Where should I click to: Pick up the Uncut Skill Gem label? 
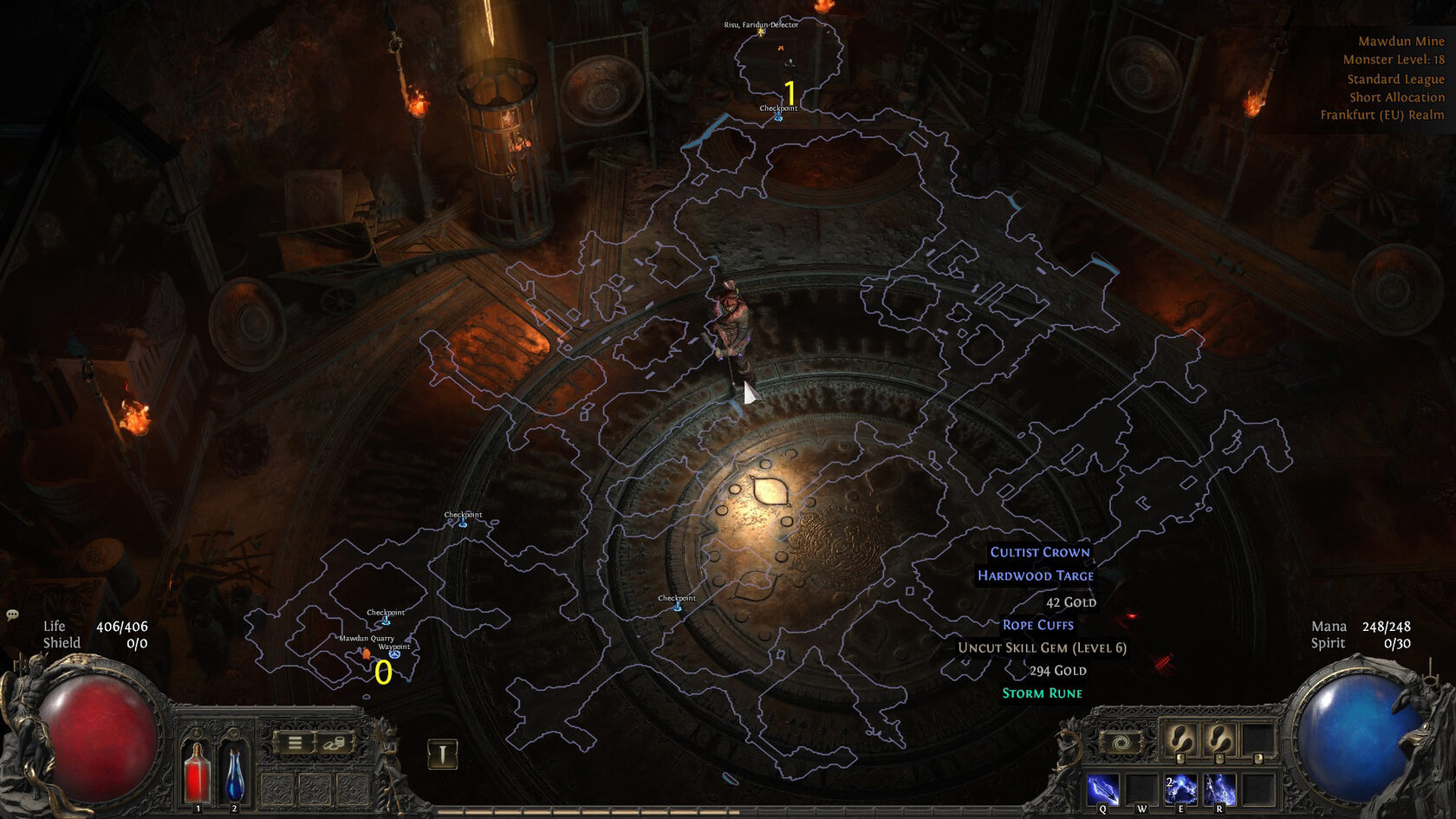pos(1042,647)
